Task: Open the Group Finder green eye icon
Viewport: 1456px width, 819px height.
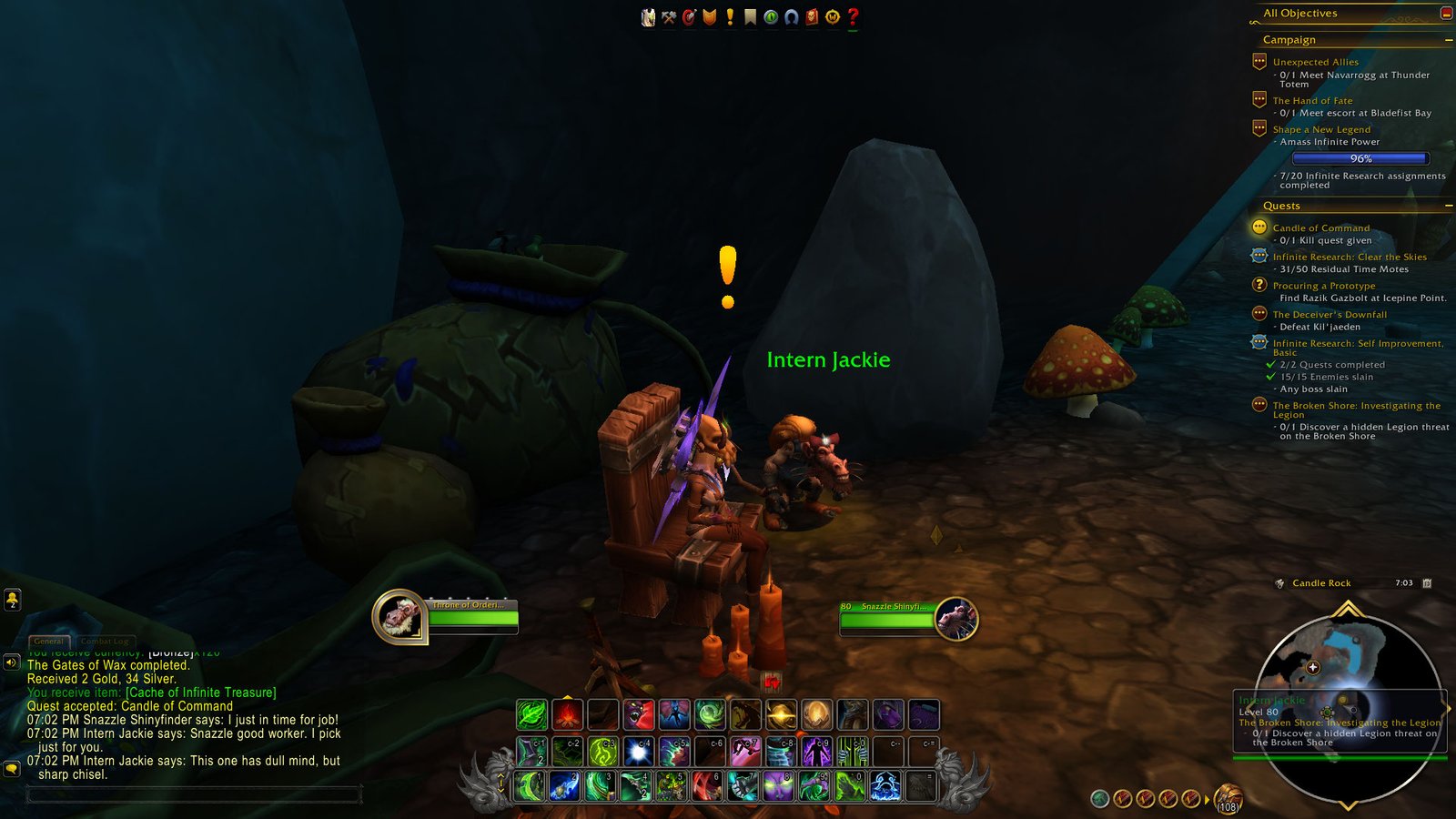Action: [x=771, y=17]
